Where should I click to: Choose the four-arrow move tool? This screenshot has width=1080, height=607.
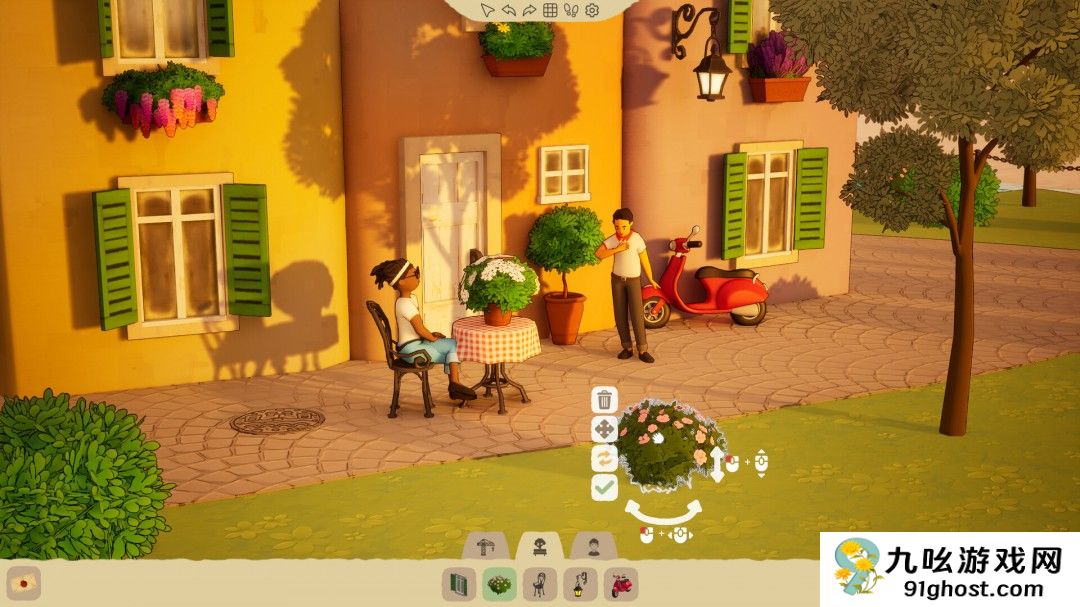point(604,430)
